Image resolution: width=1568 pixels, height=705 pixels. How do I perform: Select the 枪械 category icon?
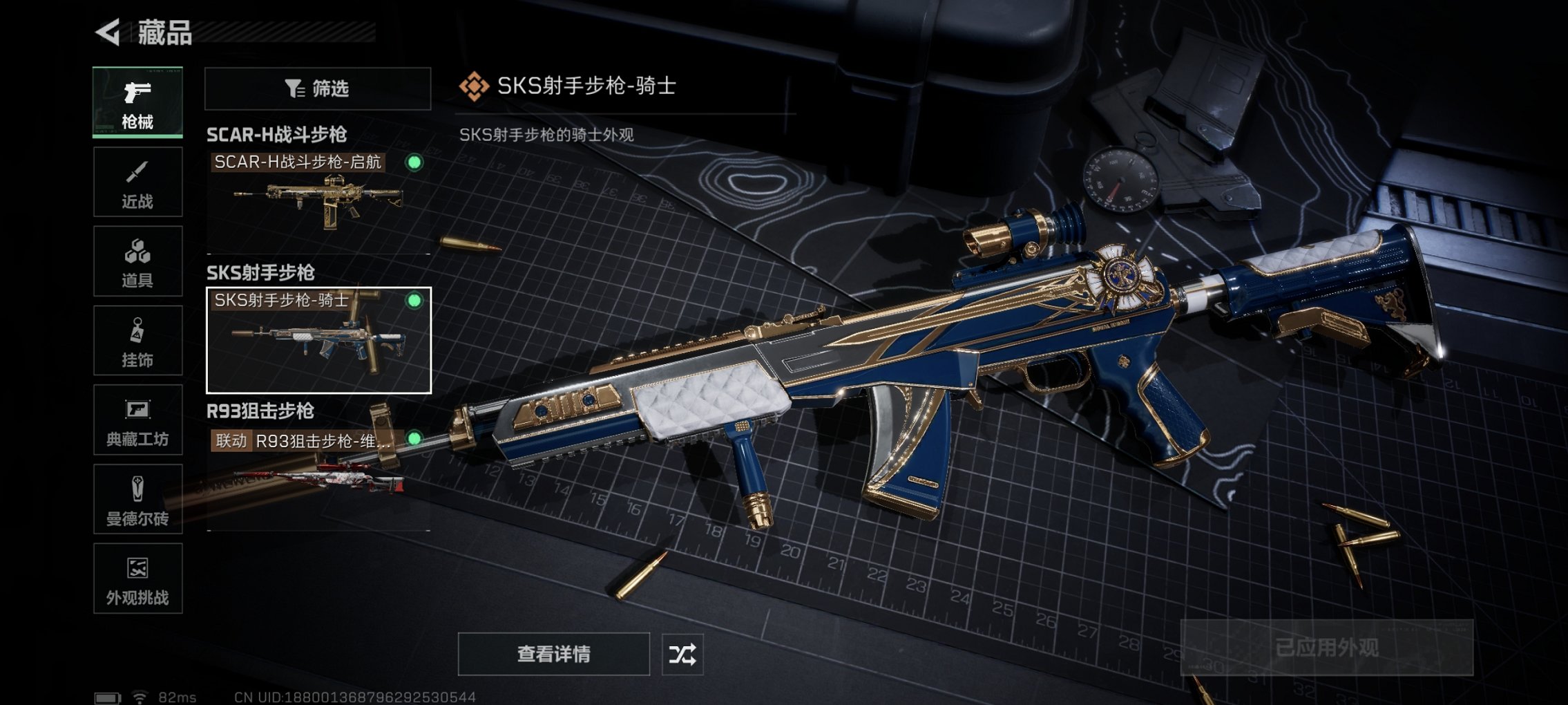coord(137,102)
